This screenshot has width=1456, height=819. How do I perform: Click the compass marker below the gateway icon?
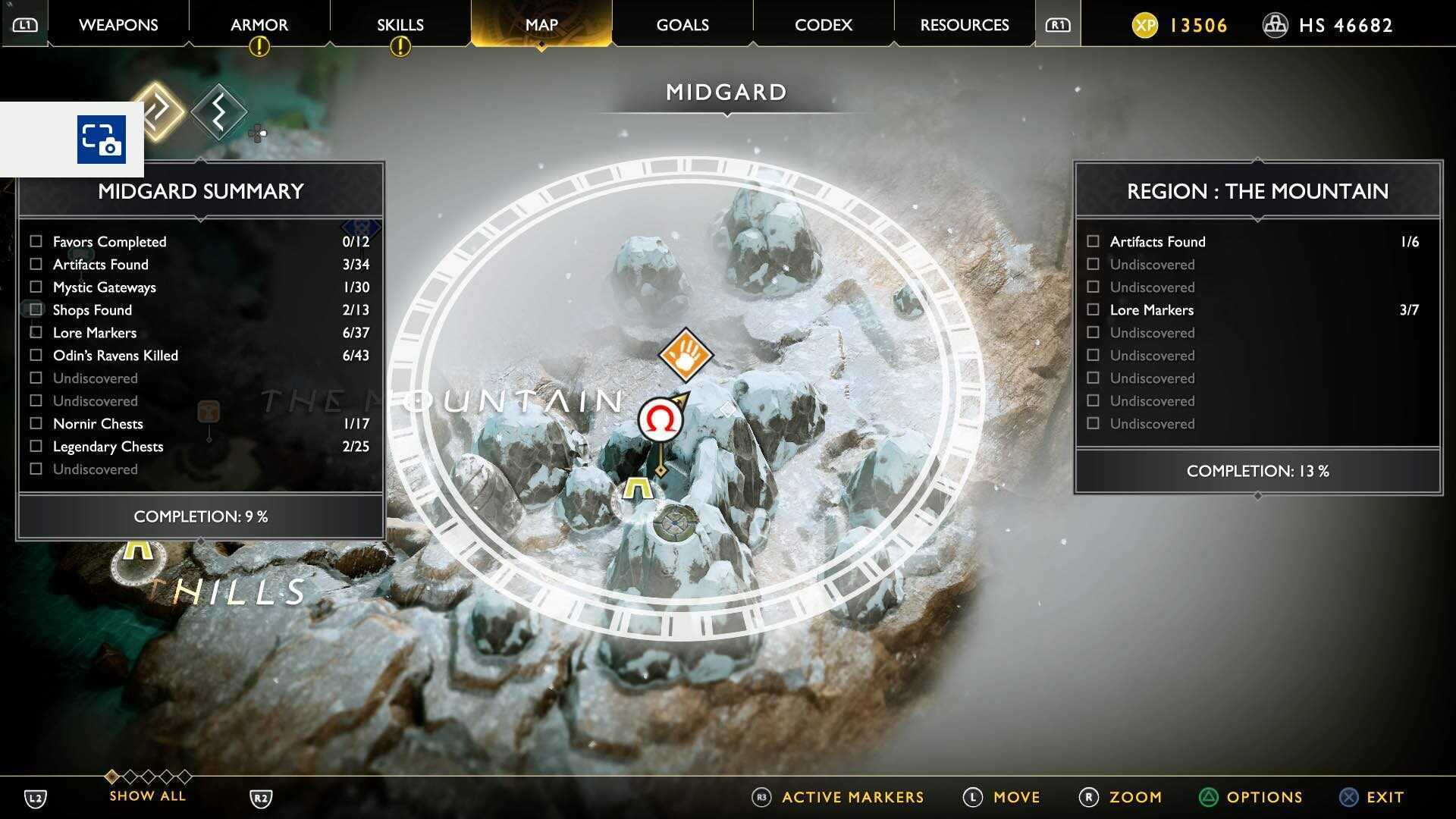pyautogui.click(x=675, y=522)
